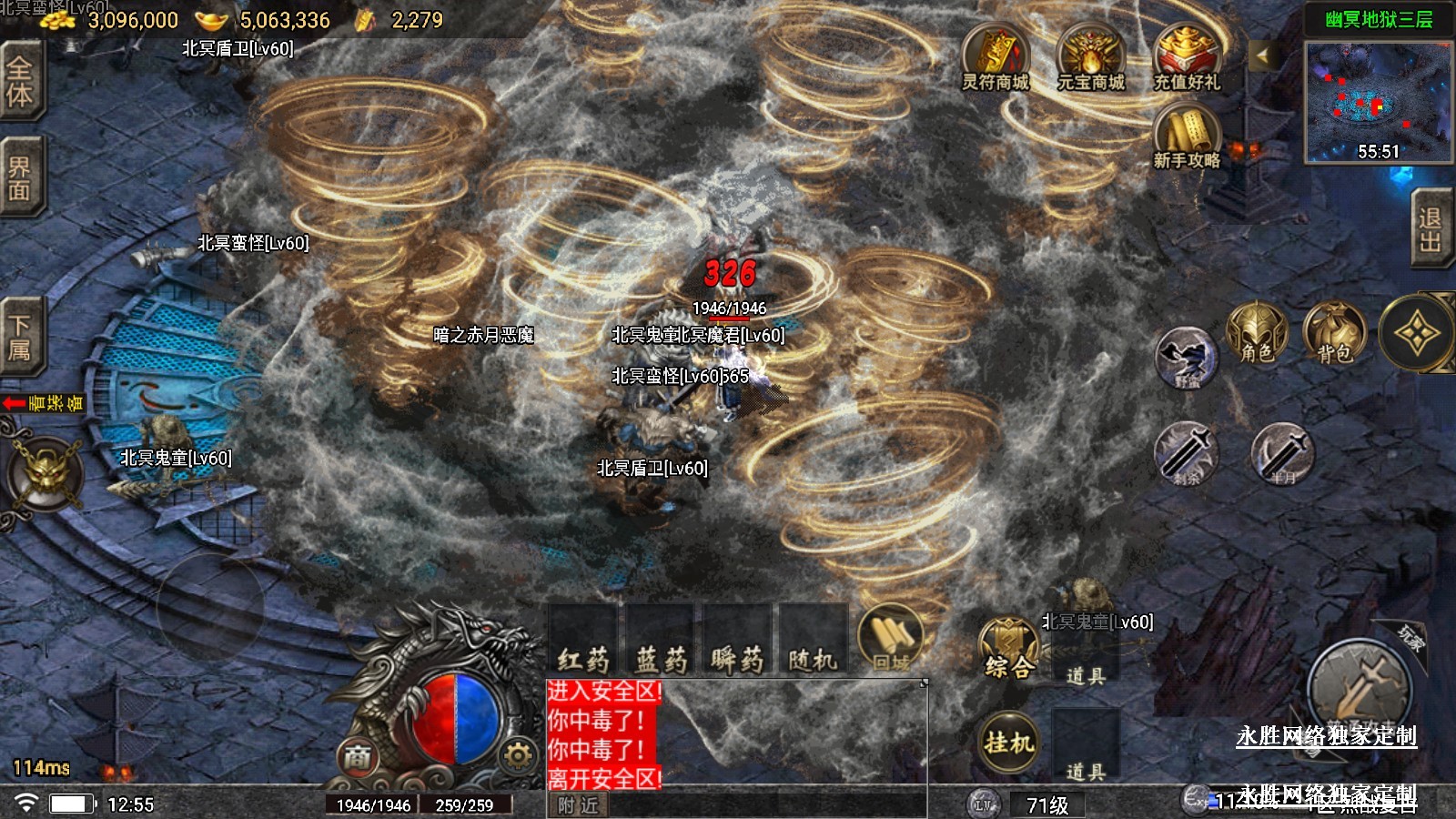Open the 背包 backpack bag
This screenshot has height=819, width=1456.
tap(1334, 334)
